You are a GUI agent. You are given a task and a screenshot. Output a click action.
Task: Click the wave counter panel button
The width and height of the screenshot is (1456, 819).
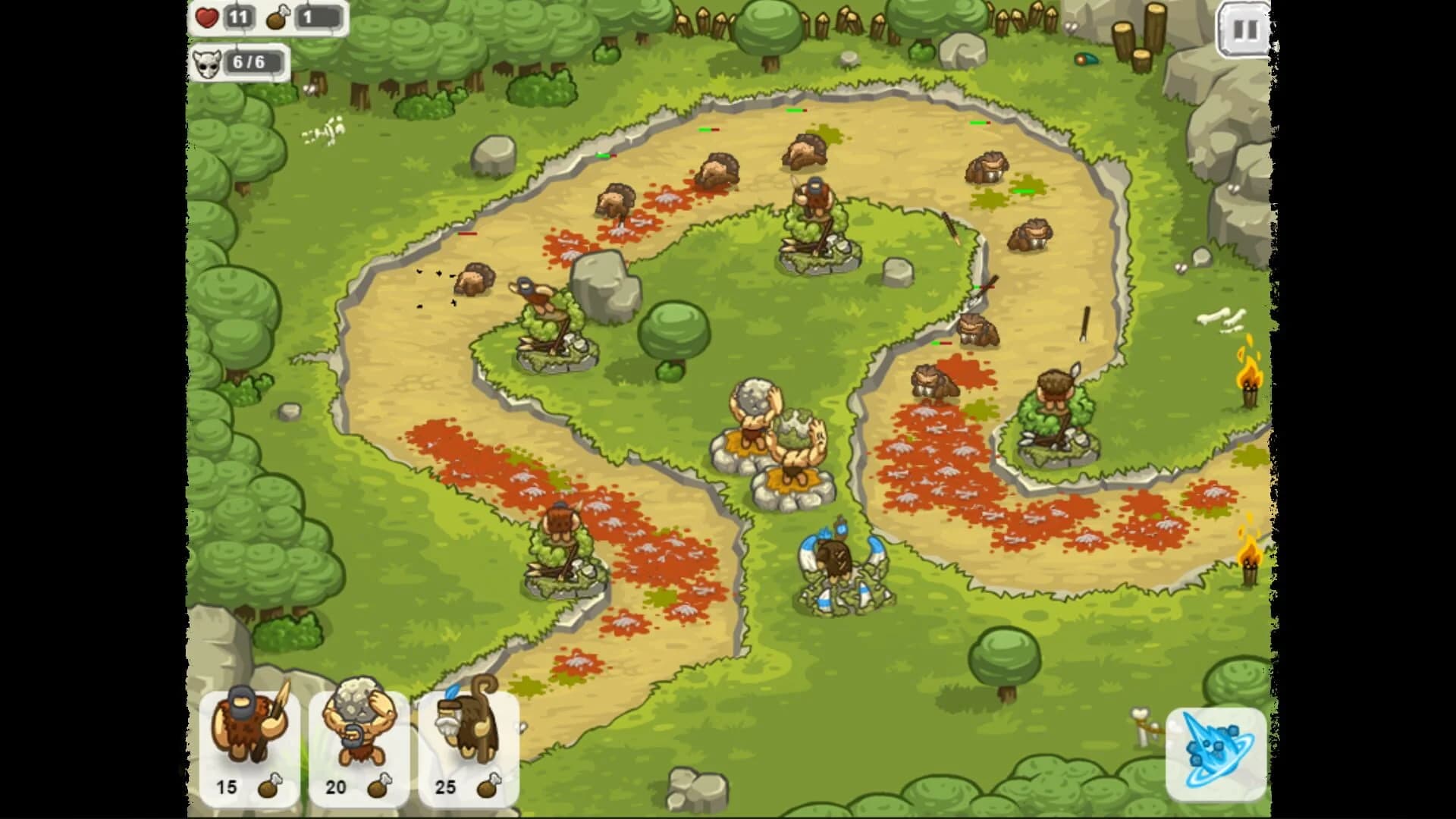(241, 64)
